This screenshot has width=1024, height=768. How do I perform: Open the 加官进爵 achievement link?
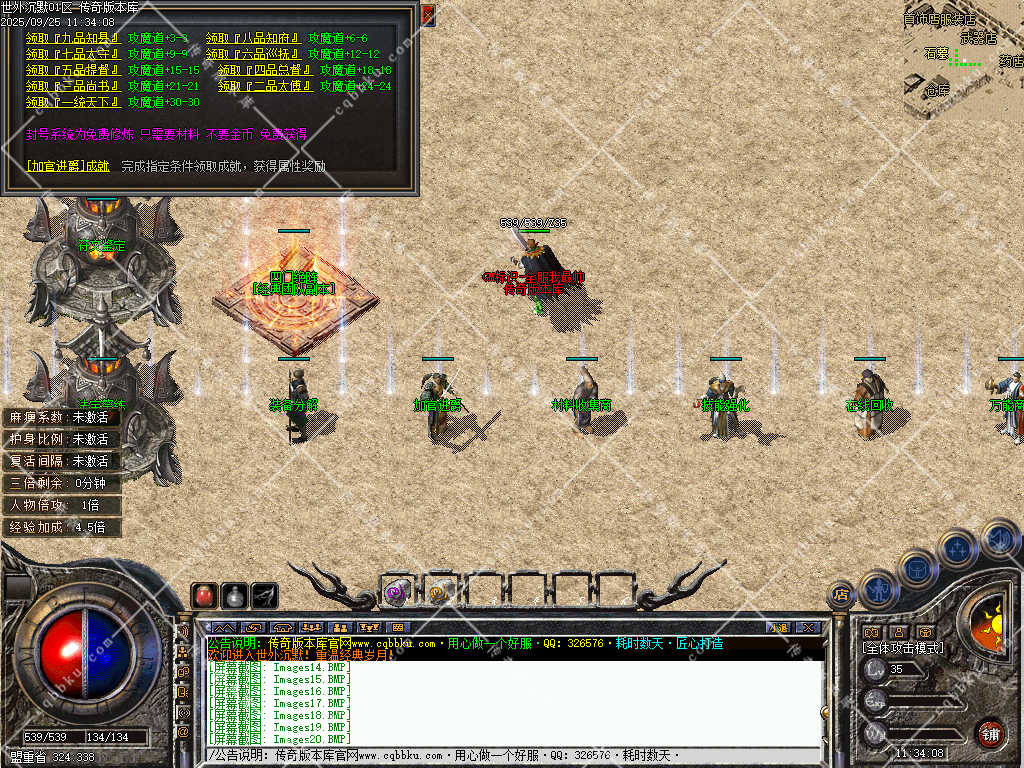pyautogui.click(x=68, y=166)
